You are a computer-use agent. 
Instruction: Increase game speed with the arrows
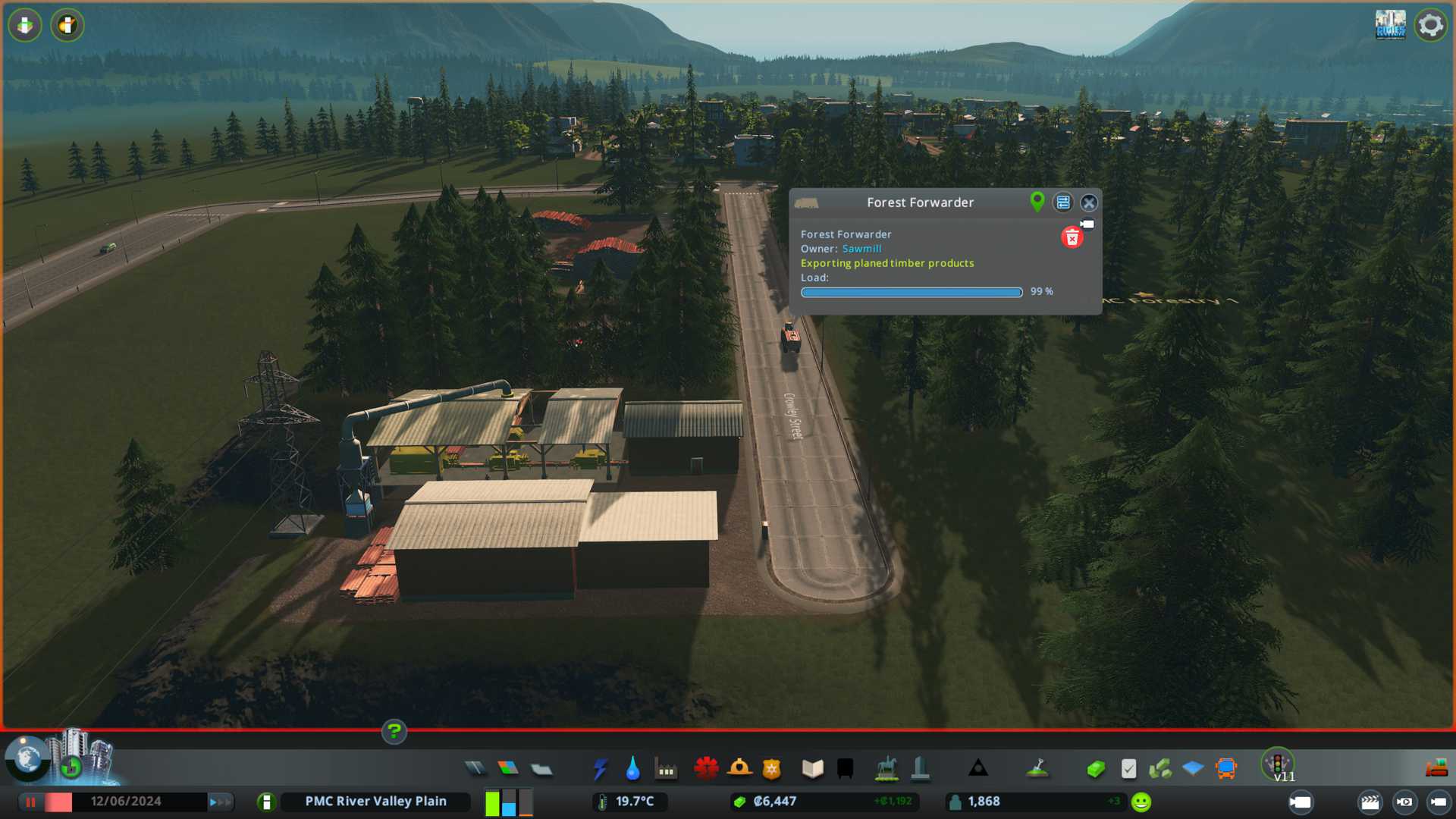(220, 802)
